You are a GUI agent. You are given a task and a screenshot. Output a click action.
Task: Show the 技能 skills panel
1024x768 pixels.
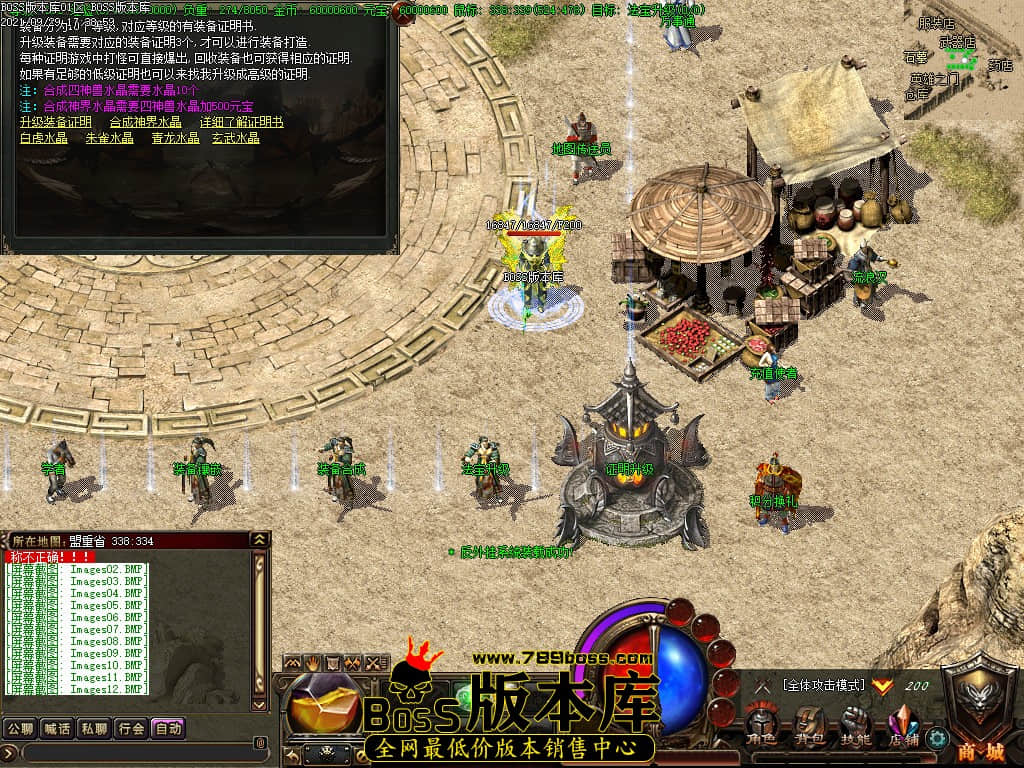click(855, 724)
